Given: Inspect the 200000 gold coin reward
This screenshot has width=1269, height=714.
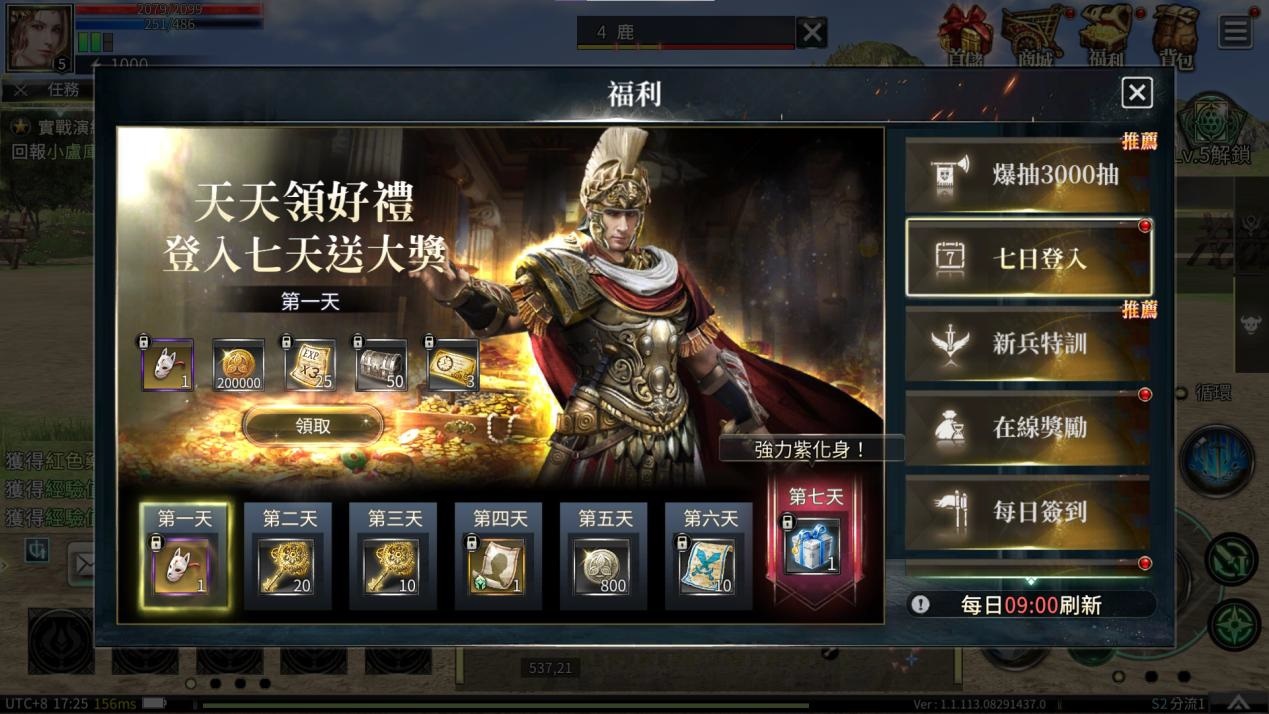Looking at the screenshot, I should pos(238,365).
